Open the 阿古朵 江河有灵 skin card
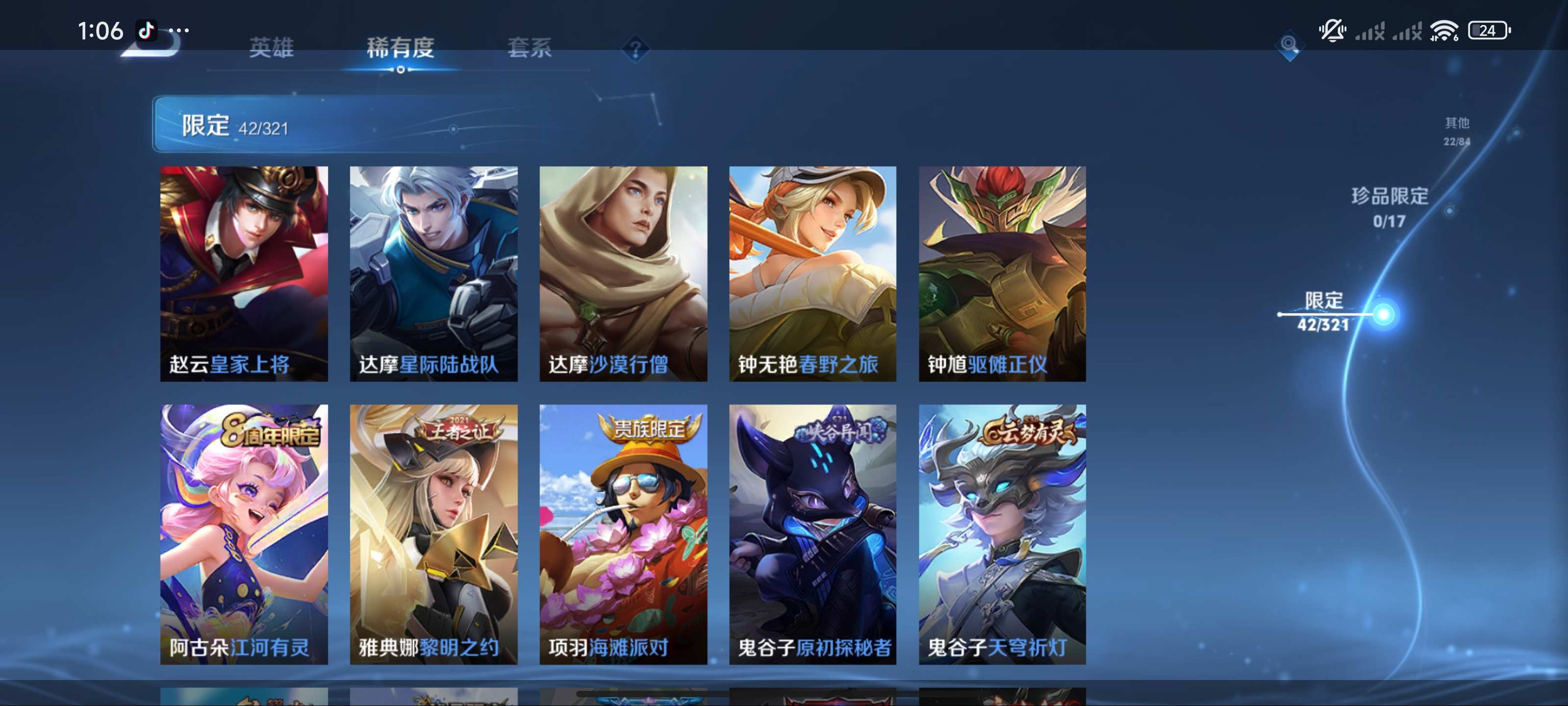This screenshot has height=706, width=1568. [244, 533]
